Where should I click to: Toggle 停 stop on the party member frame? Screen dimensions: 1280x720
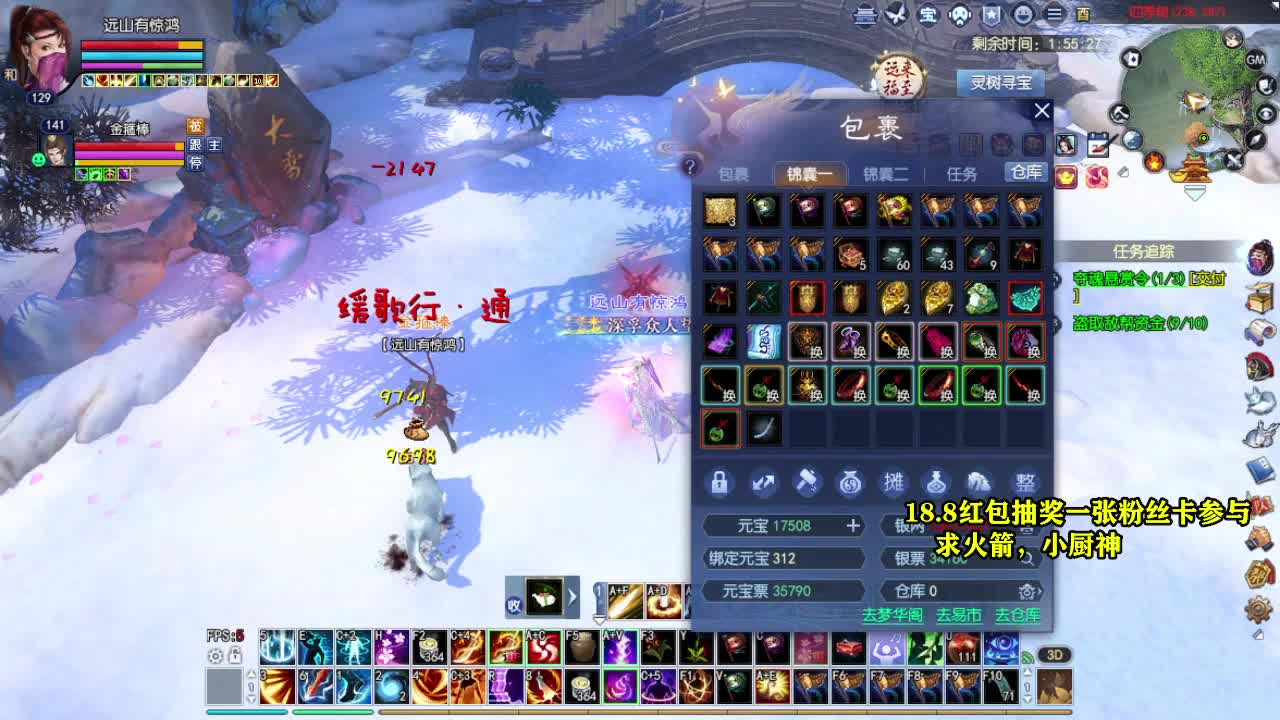pos(196,163)
